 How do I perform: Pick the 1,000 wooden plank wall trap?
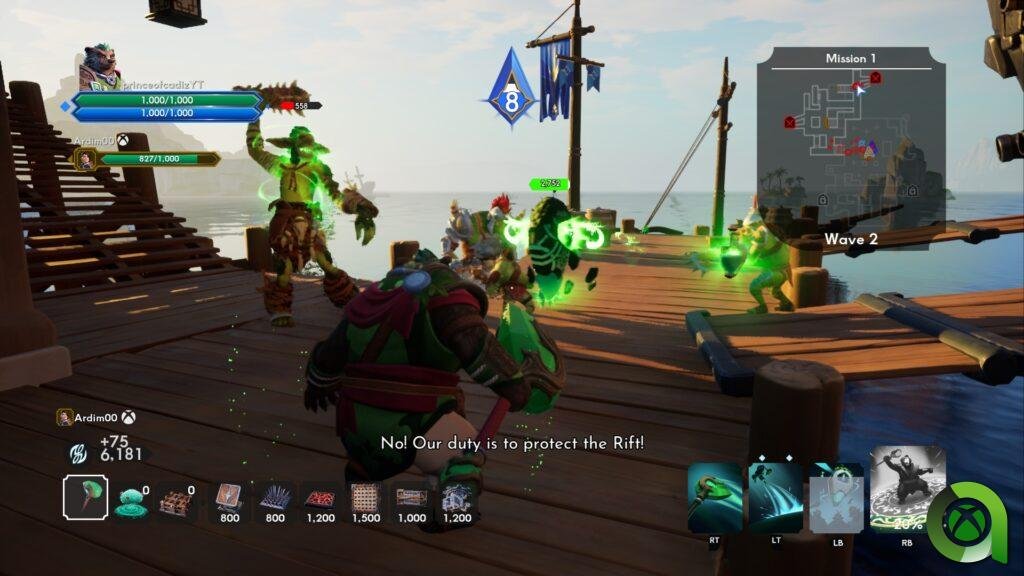[x=411, y=497]
